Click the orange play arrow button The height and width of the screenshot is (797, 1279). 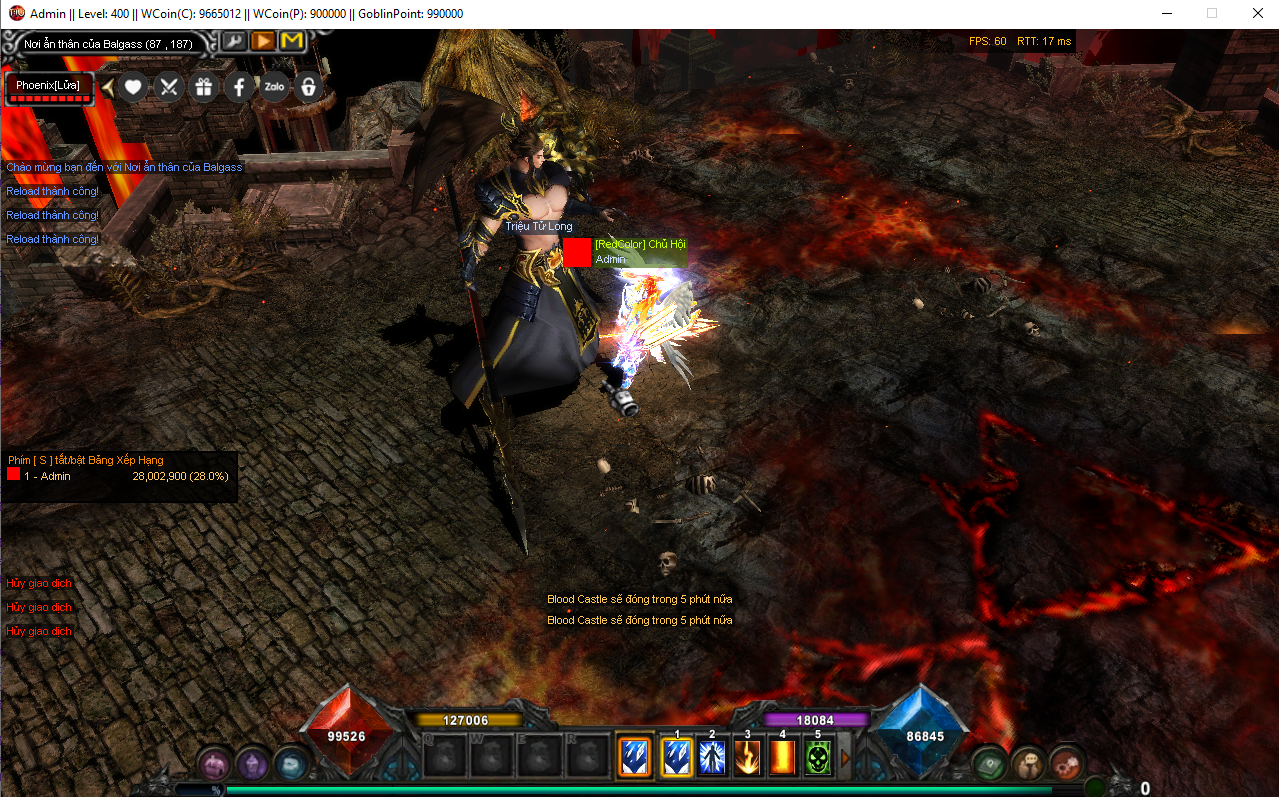click(262, 41)
